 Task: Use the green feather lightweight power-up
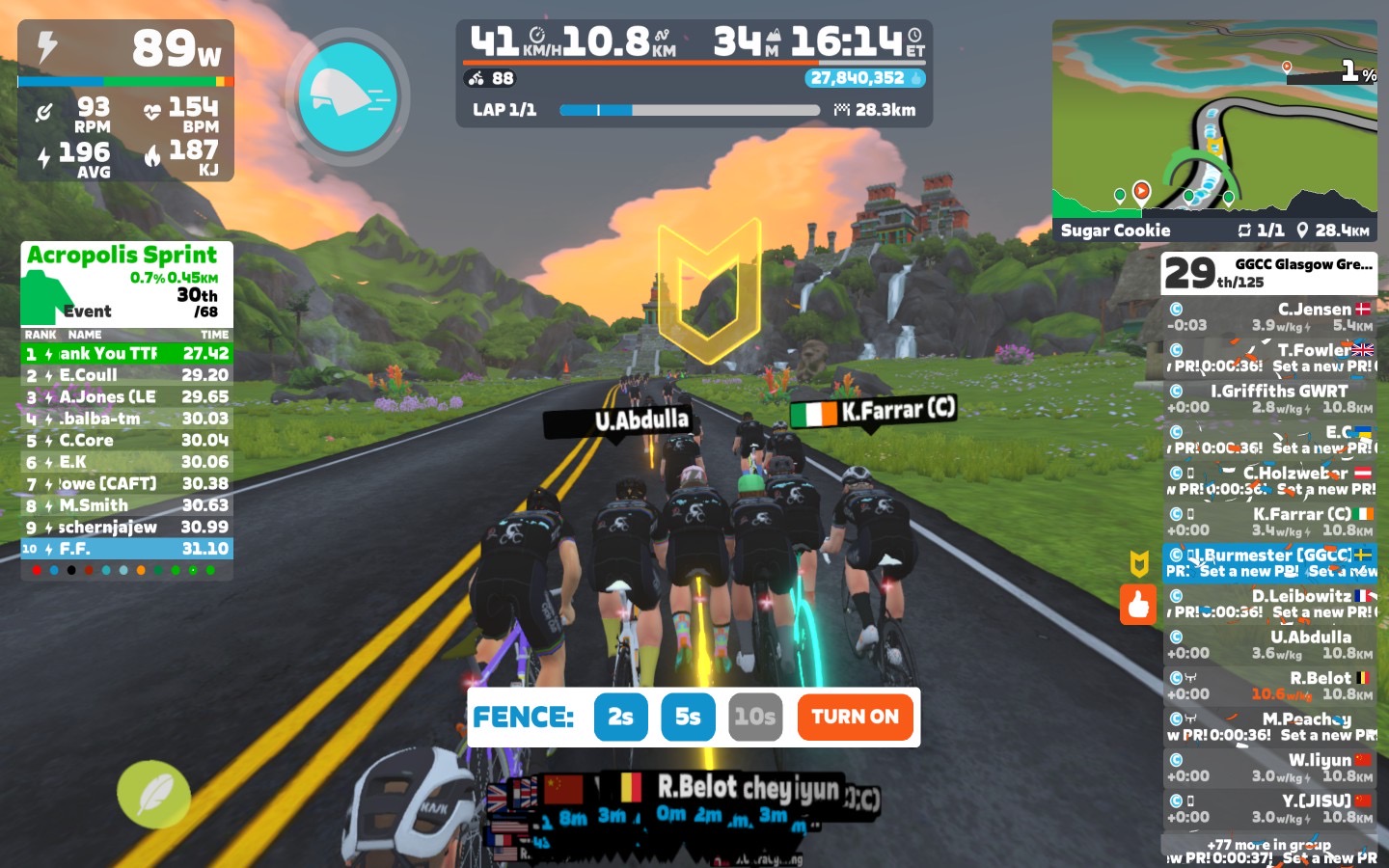[x=153, y=795]
